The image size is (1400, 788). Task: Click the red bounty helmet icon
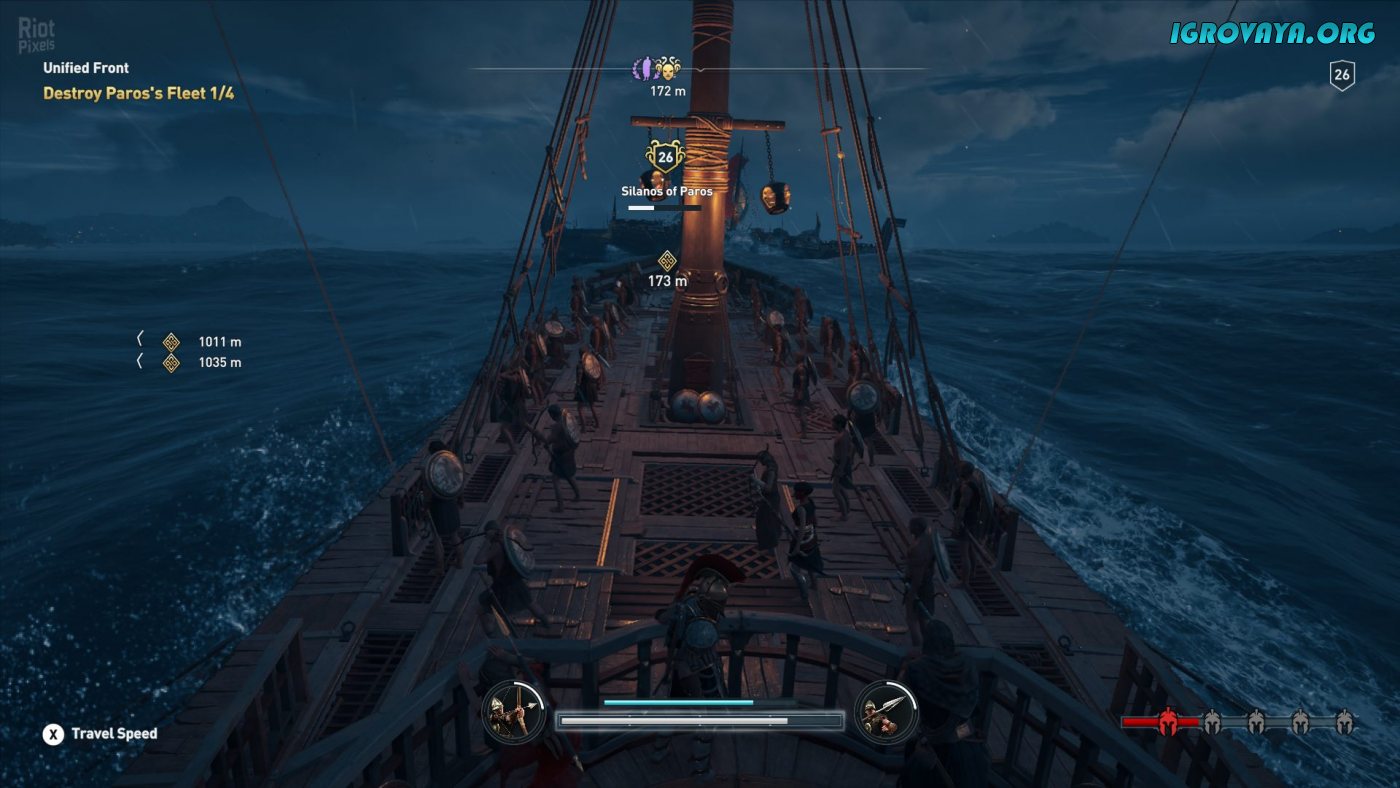coord(1166,721)
